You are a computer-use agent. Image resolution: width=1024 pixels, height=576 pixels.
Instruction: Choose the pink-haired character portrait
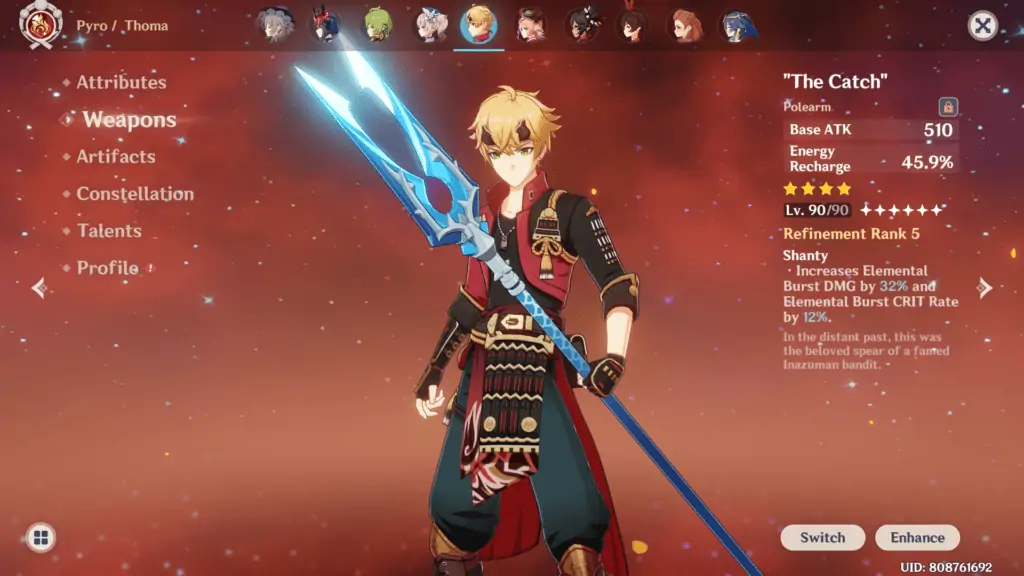click(530, 25)
